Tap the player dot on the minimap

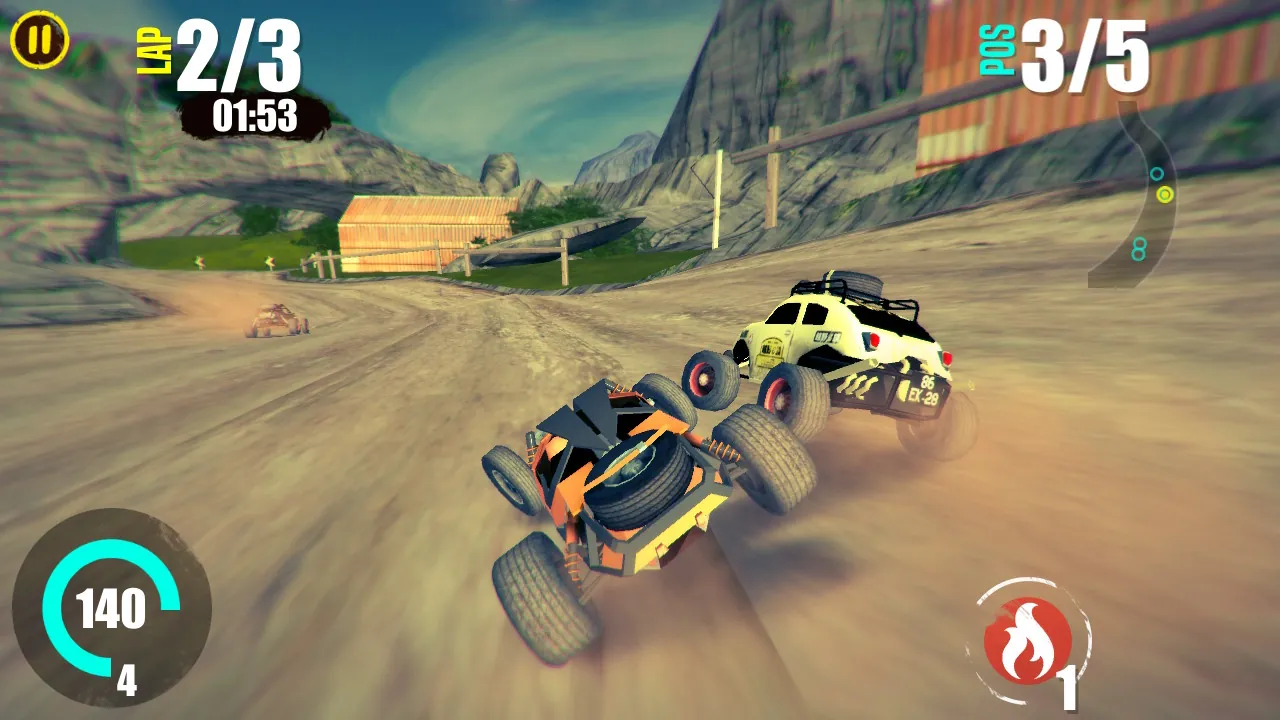[1165, 194]
